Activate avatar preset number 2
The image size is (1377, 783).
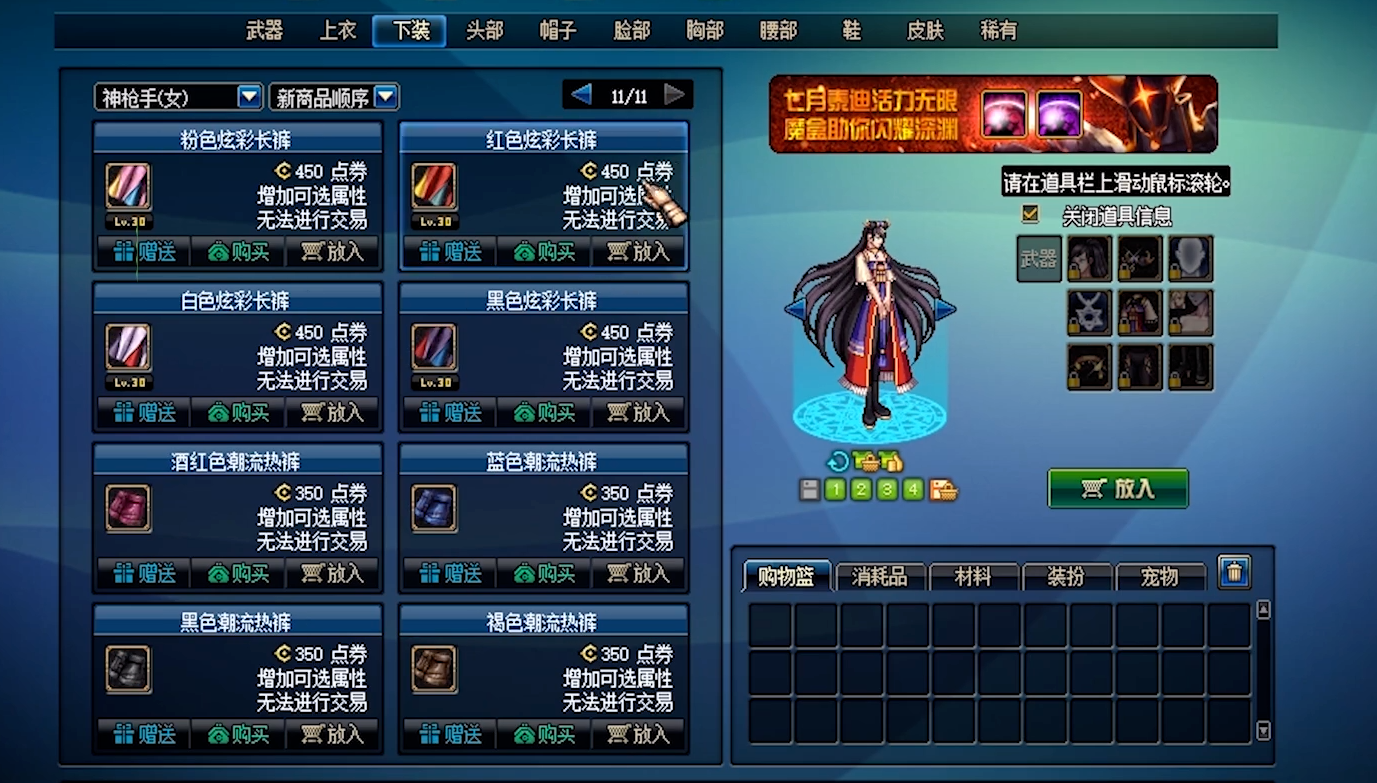point(859,490)
